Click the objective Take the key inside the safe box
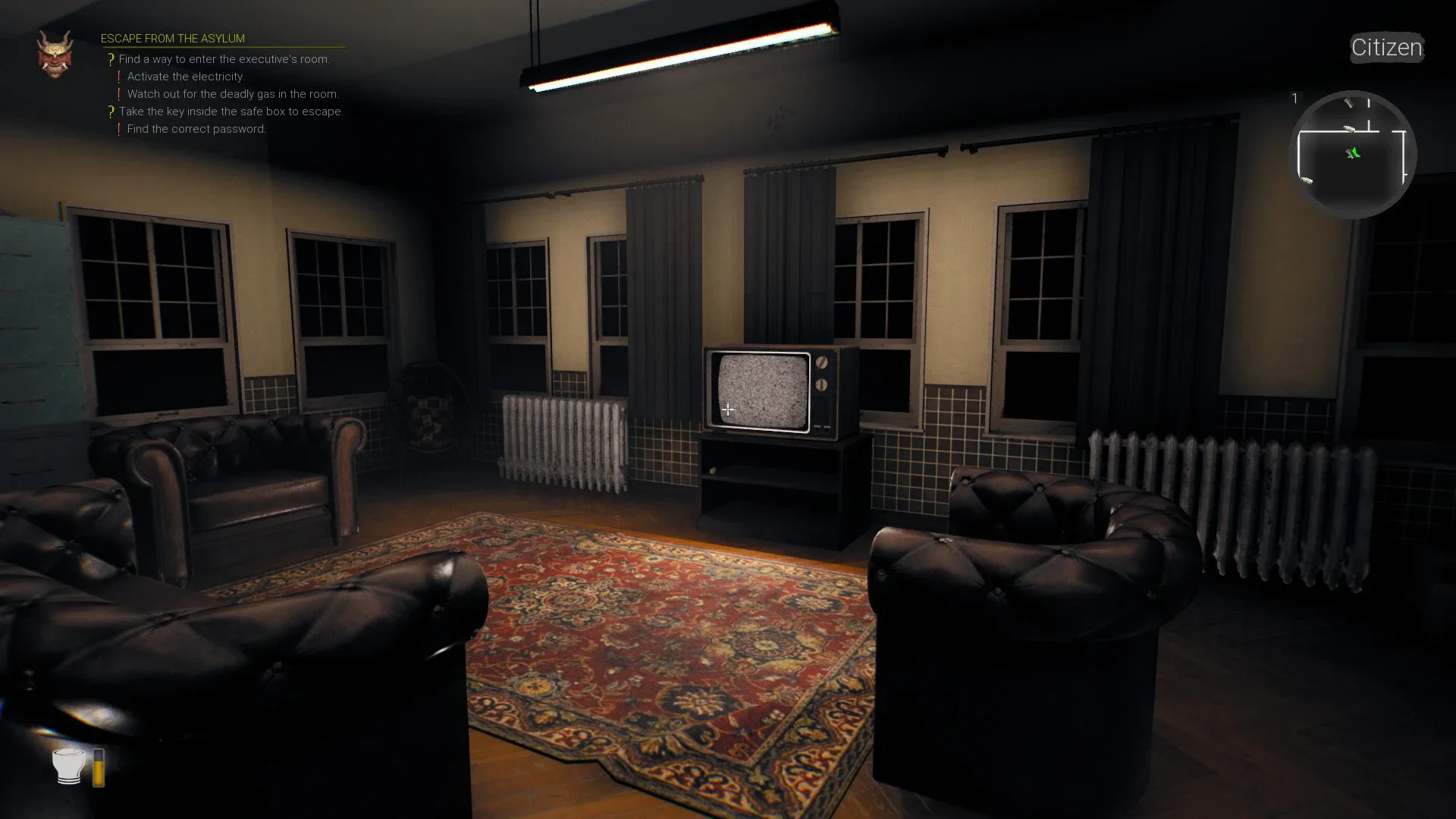Viewport: 1456px width, 819px height. (x=232, y=111)
